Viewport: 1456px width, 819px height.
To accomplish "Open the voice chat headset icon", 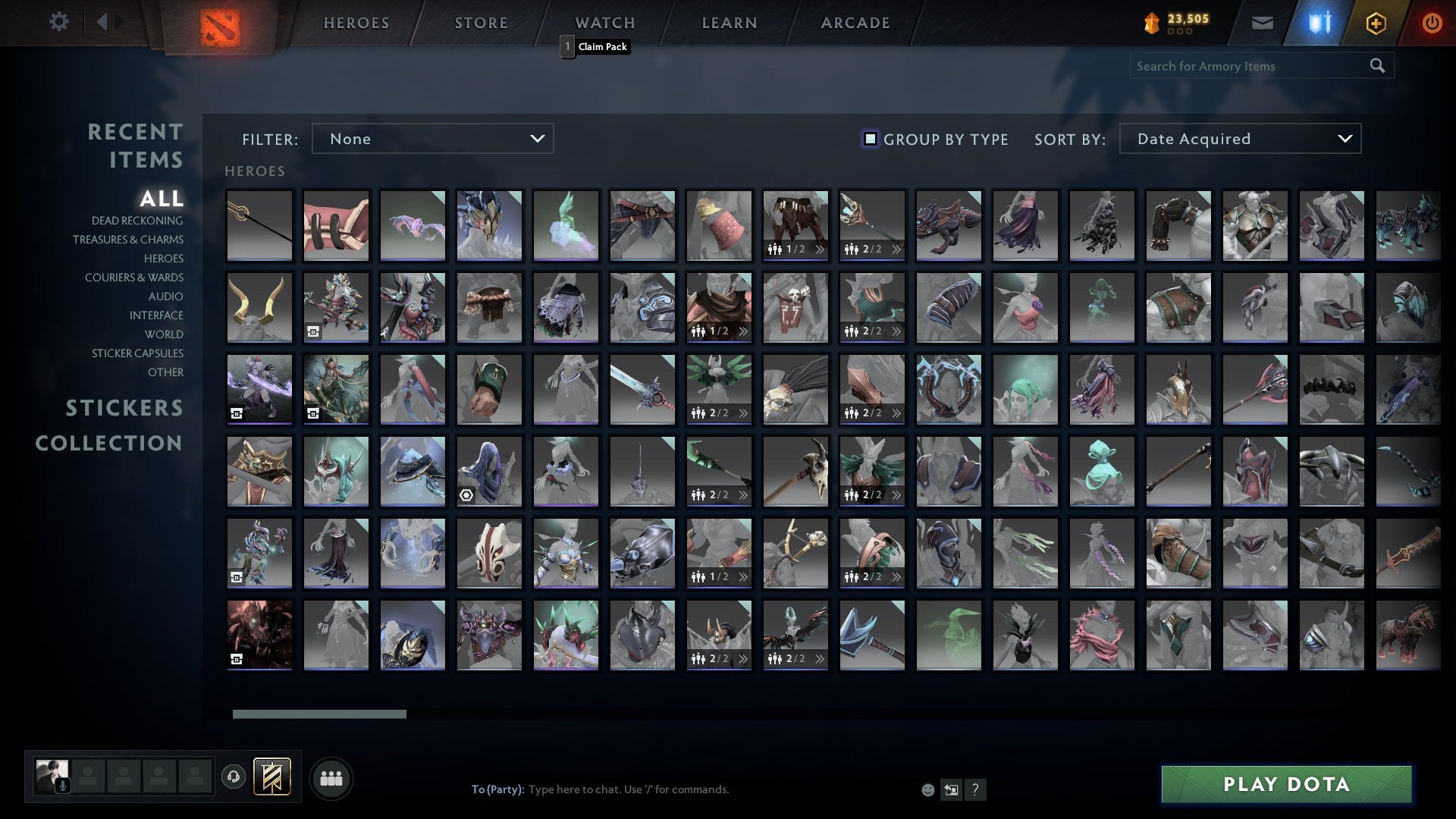I will pos(234,777).
